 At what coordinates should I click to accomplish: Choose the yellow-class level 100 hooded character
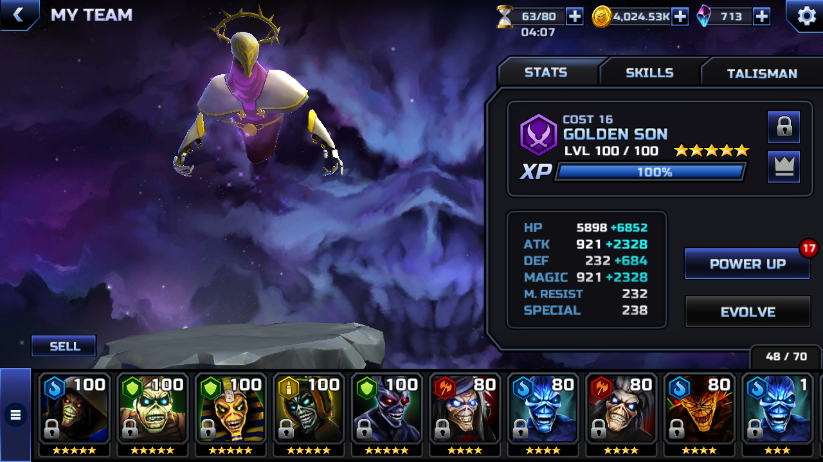[309, 412]
